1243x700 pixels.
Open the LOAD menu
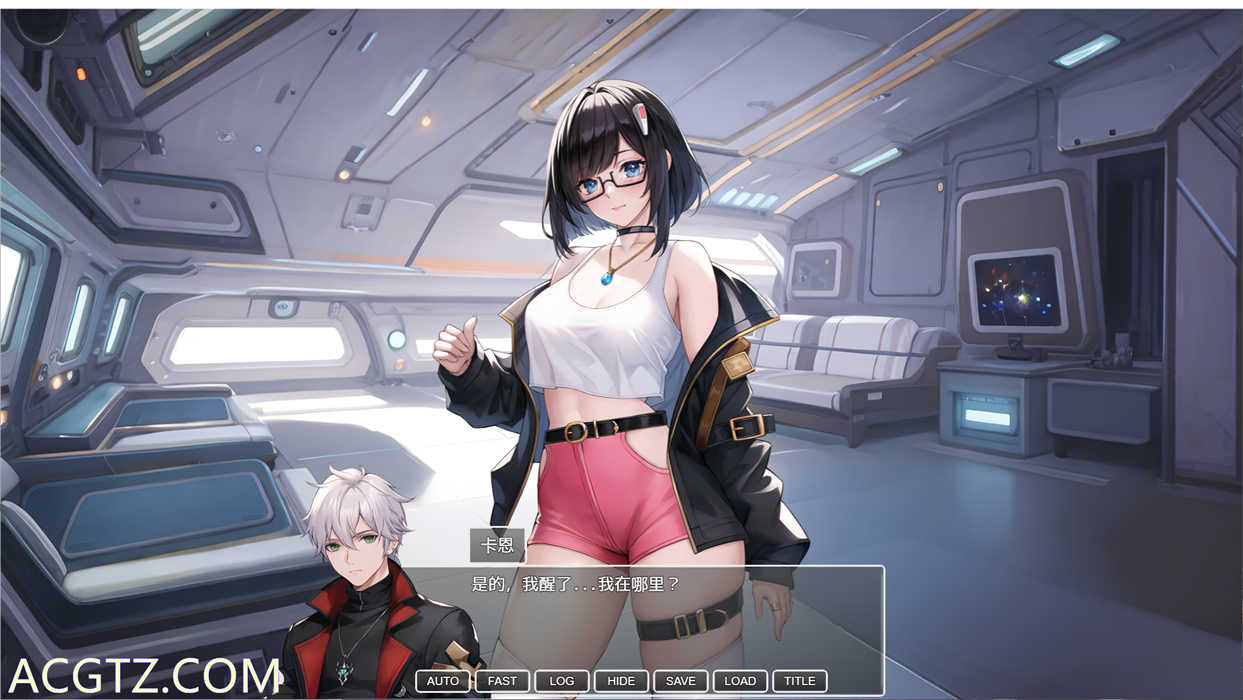[740, 681]
